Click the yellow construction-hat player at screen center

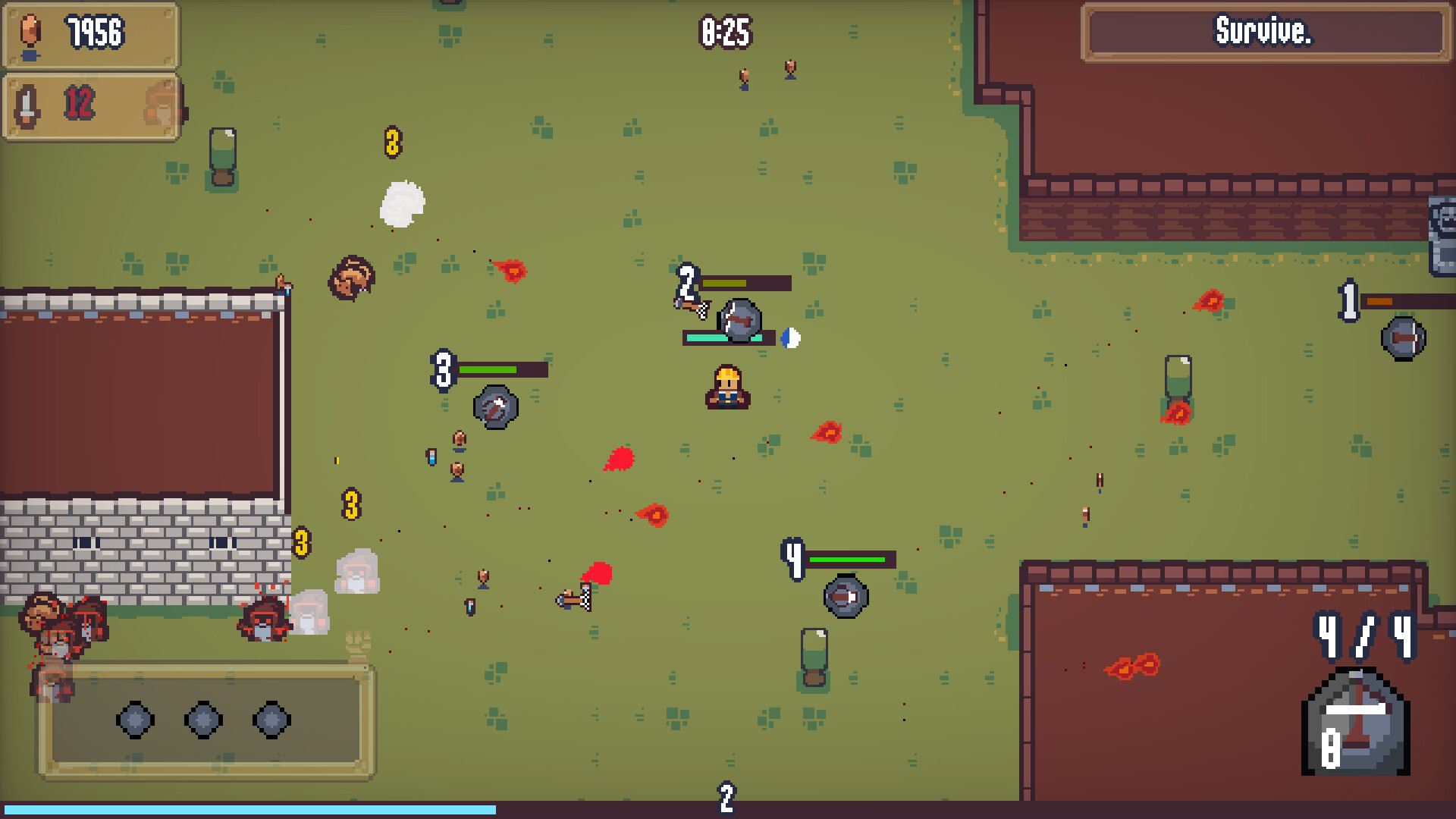[727, 388]
